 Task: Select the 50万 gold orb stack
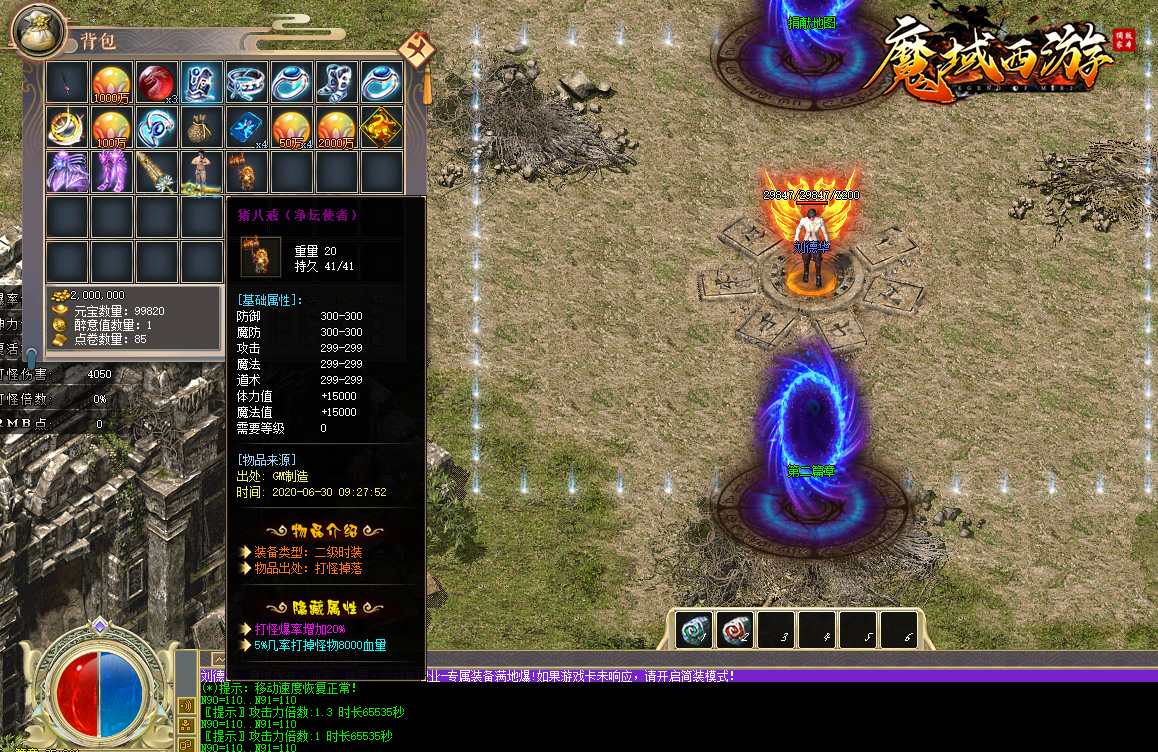[291, 127]
